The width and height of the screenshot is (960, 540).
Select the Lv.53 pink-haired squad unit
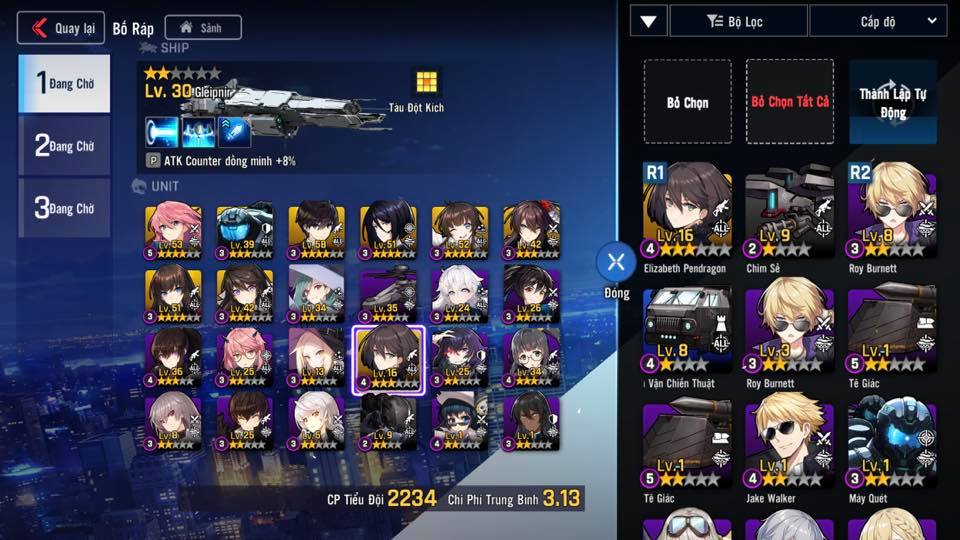tap(173, 232)
